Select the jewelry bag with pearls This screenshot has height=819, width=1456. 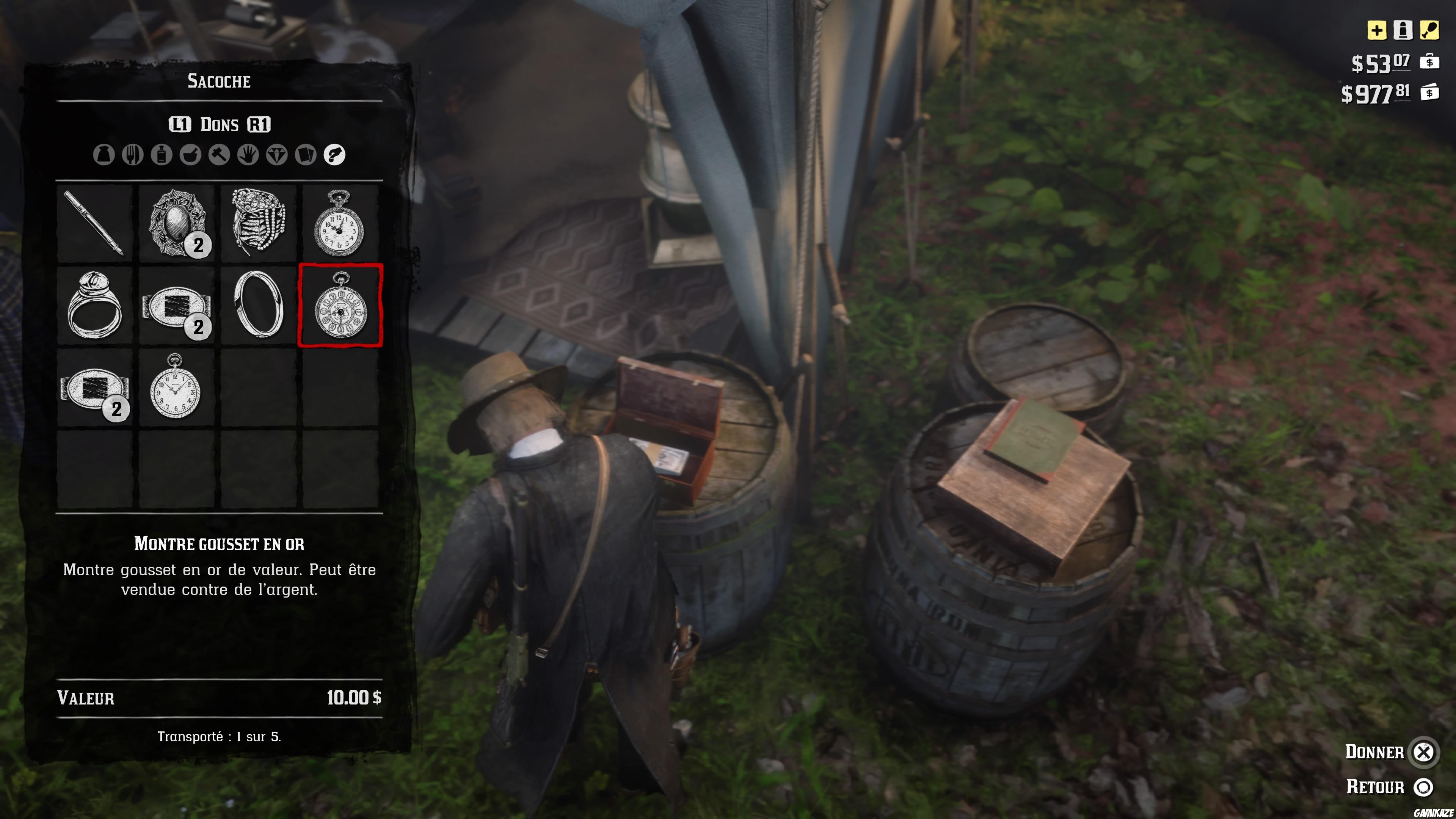pos(258,222)
